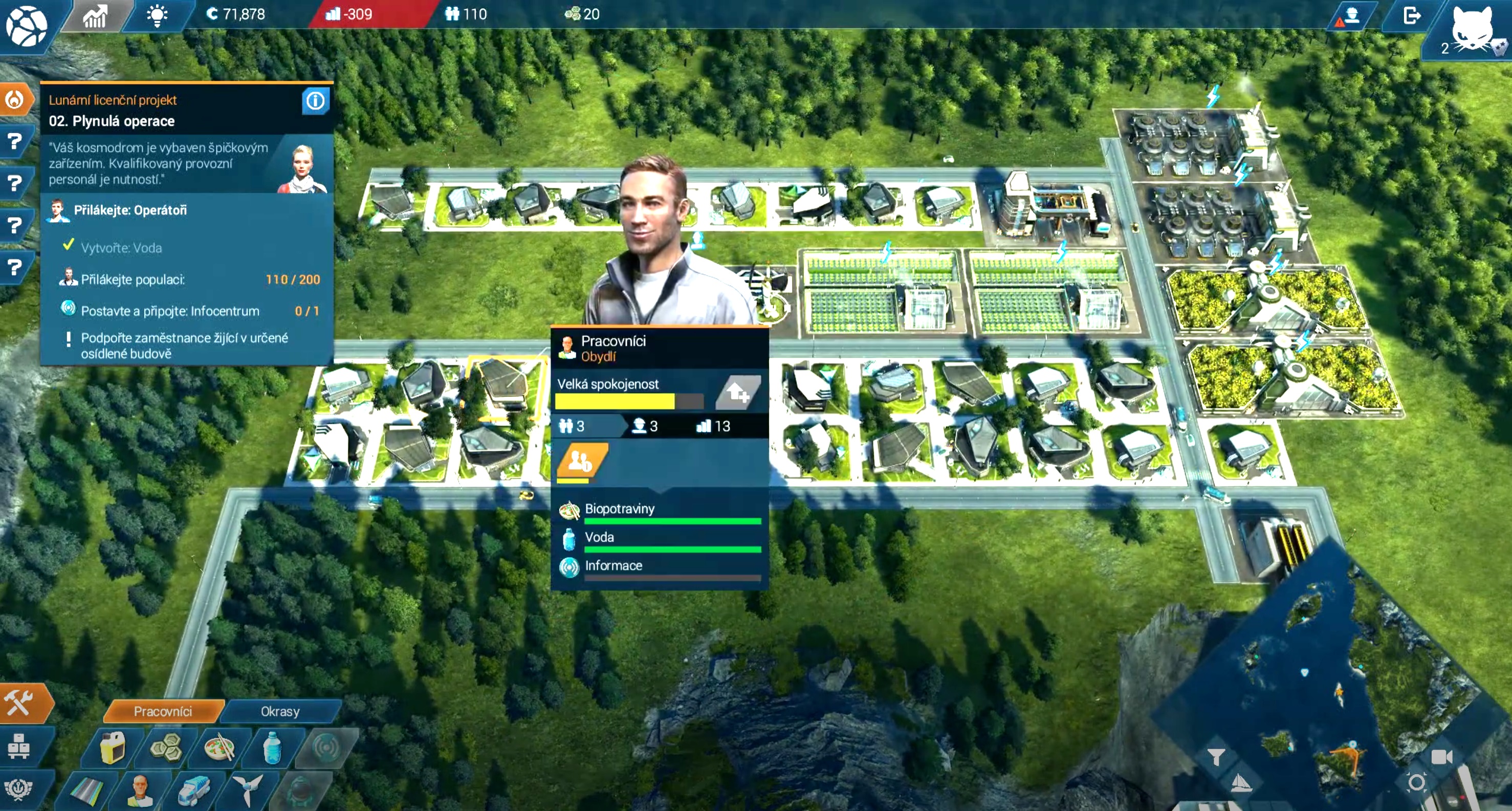Open the hammer and wrench build menu
Screen dimensions: 1512x811
[20, 703]
